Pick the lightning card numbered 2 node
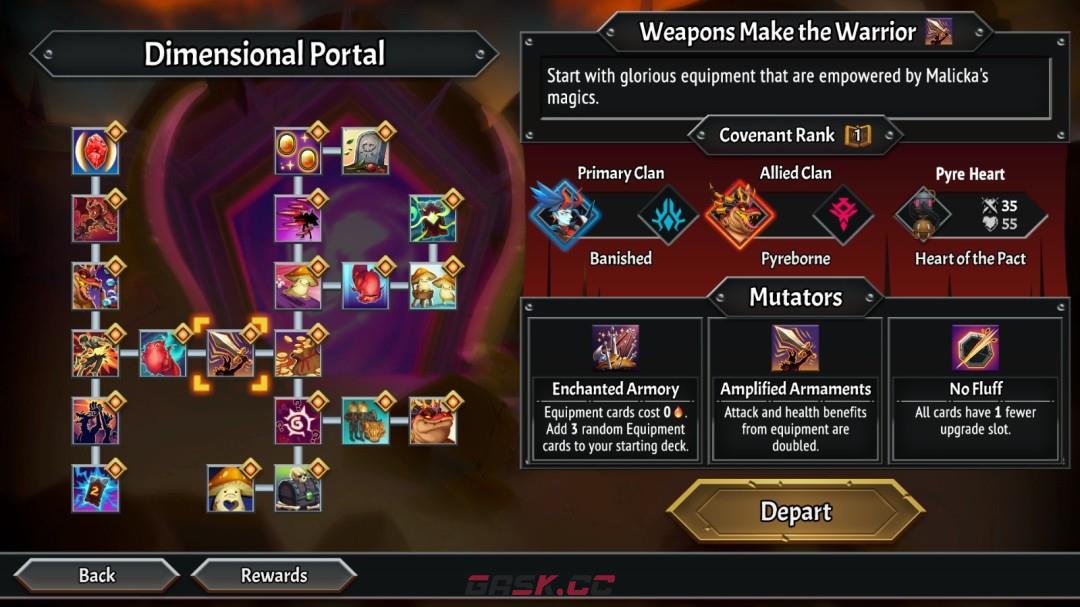 pyautogui.click(x=95, y=489)
